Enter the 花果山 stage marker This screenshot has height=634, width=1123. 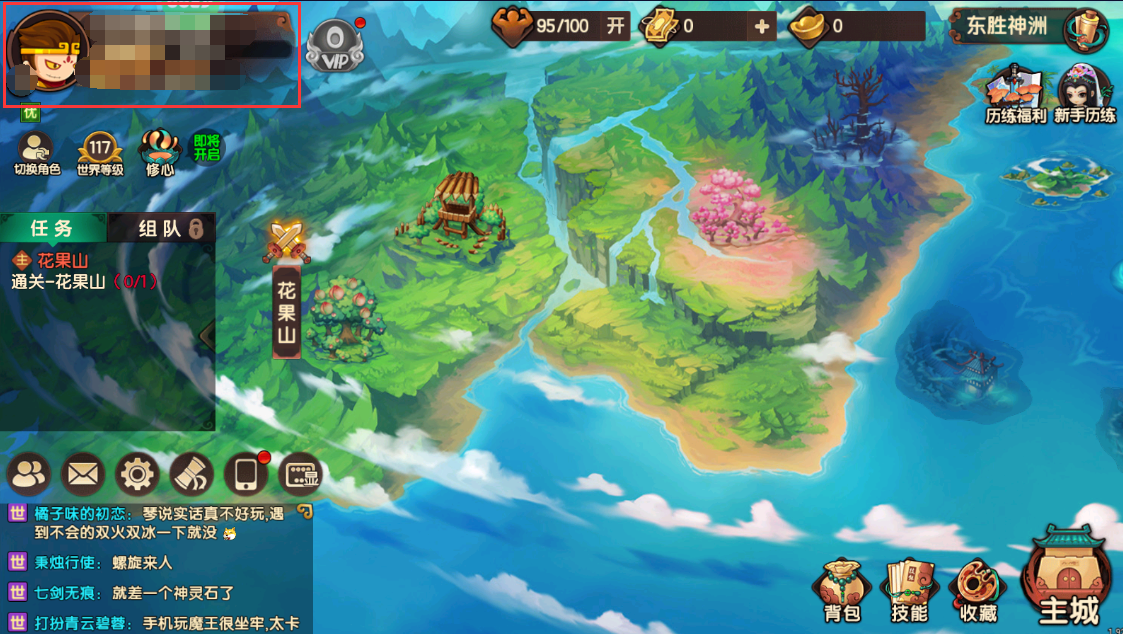click(x=287, y=300)
